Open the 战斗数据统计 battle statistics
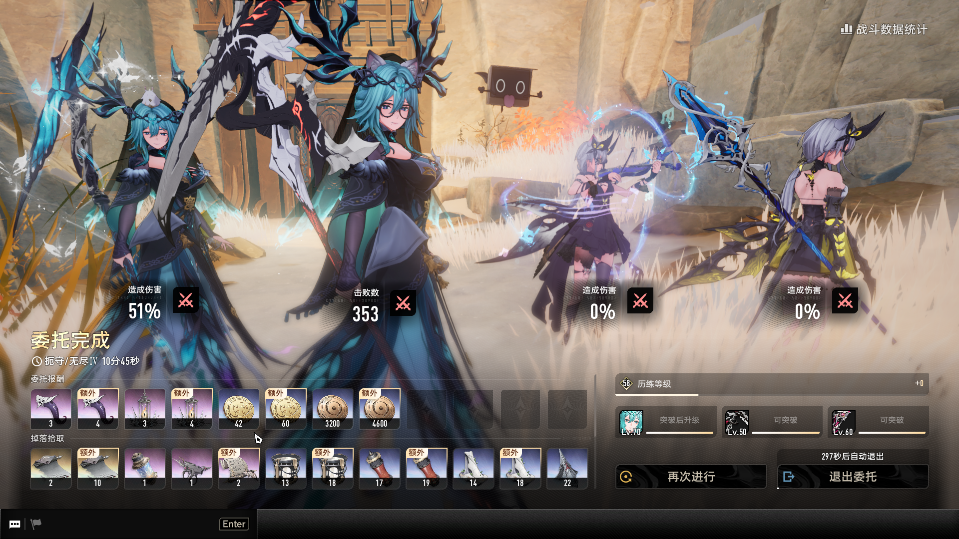This screenshot has height=539, width=959. (884, 29)
